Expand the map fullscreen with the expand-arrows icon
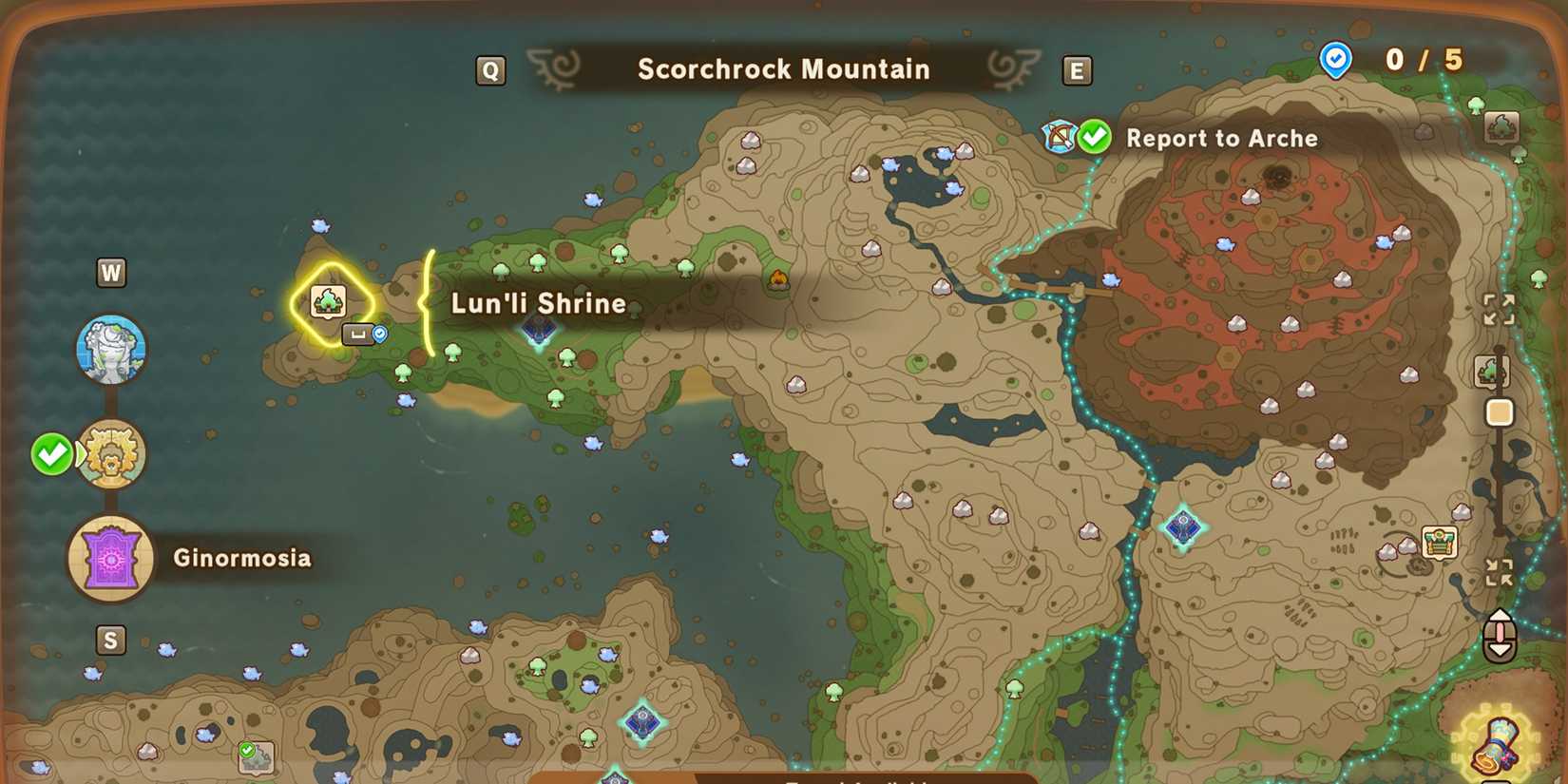This screenshot has height=784, width=1568. 1499,309
